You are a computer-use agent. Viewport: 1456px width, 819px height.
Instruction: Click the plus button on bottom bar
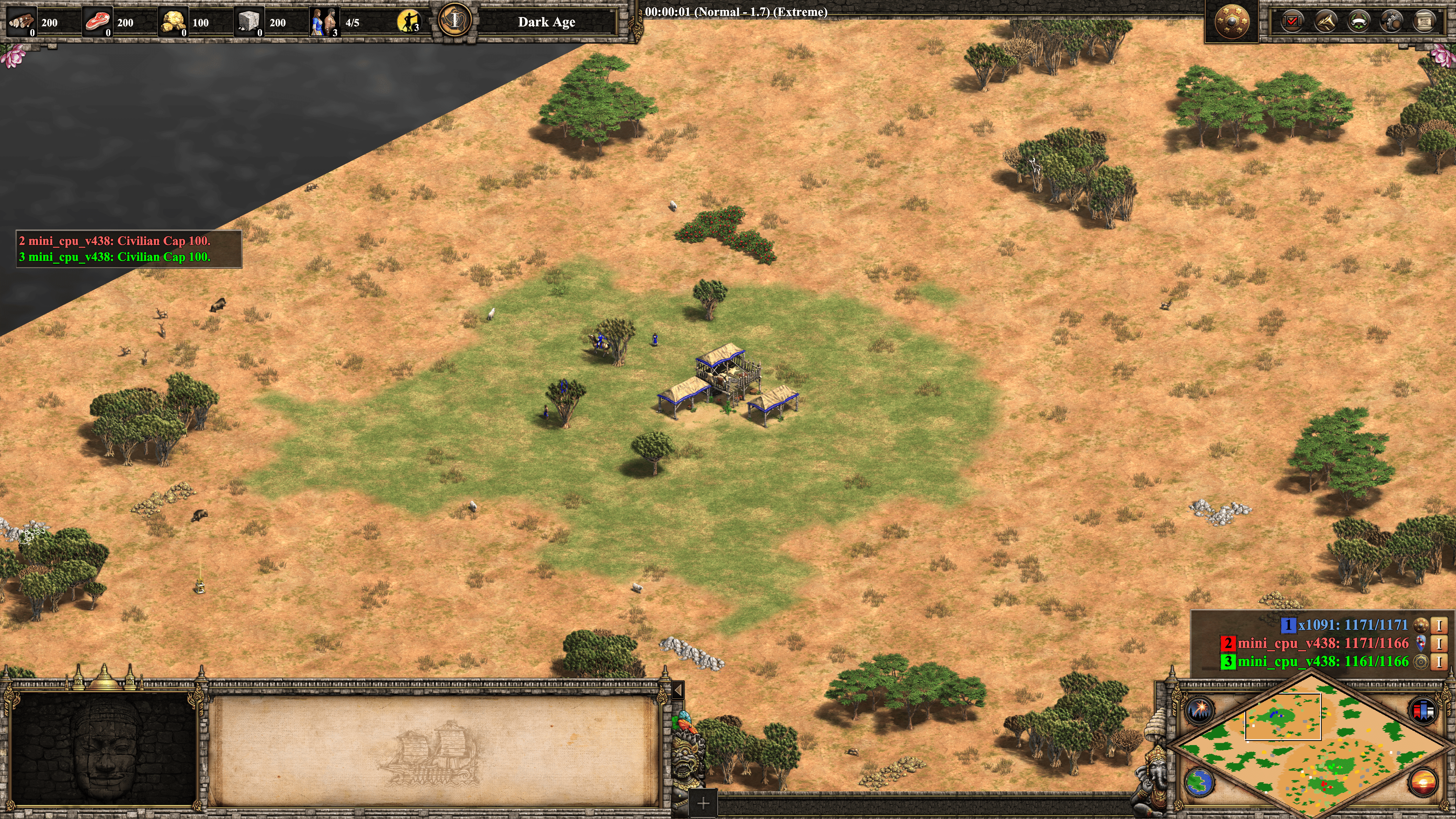[x=703, y=803]
